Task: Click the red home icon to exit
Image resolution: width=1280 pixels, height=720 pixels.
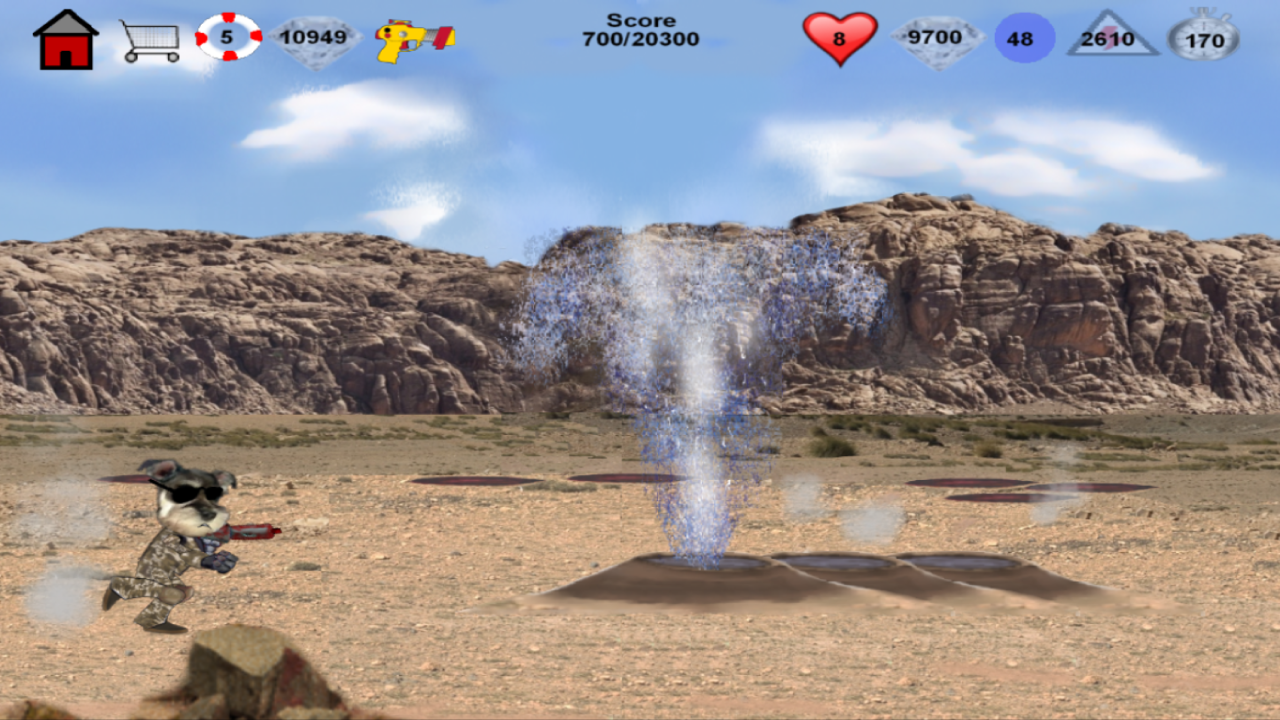Action: point(67,36)
